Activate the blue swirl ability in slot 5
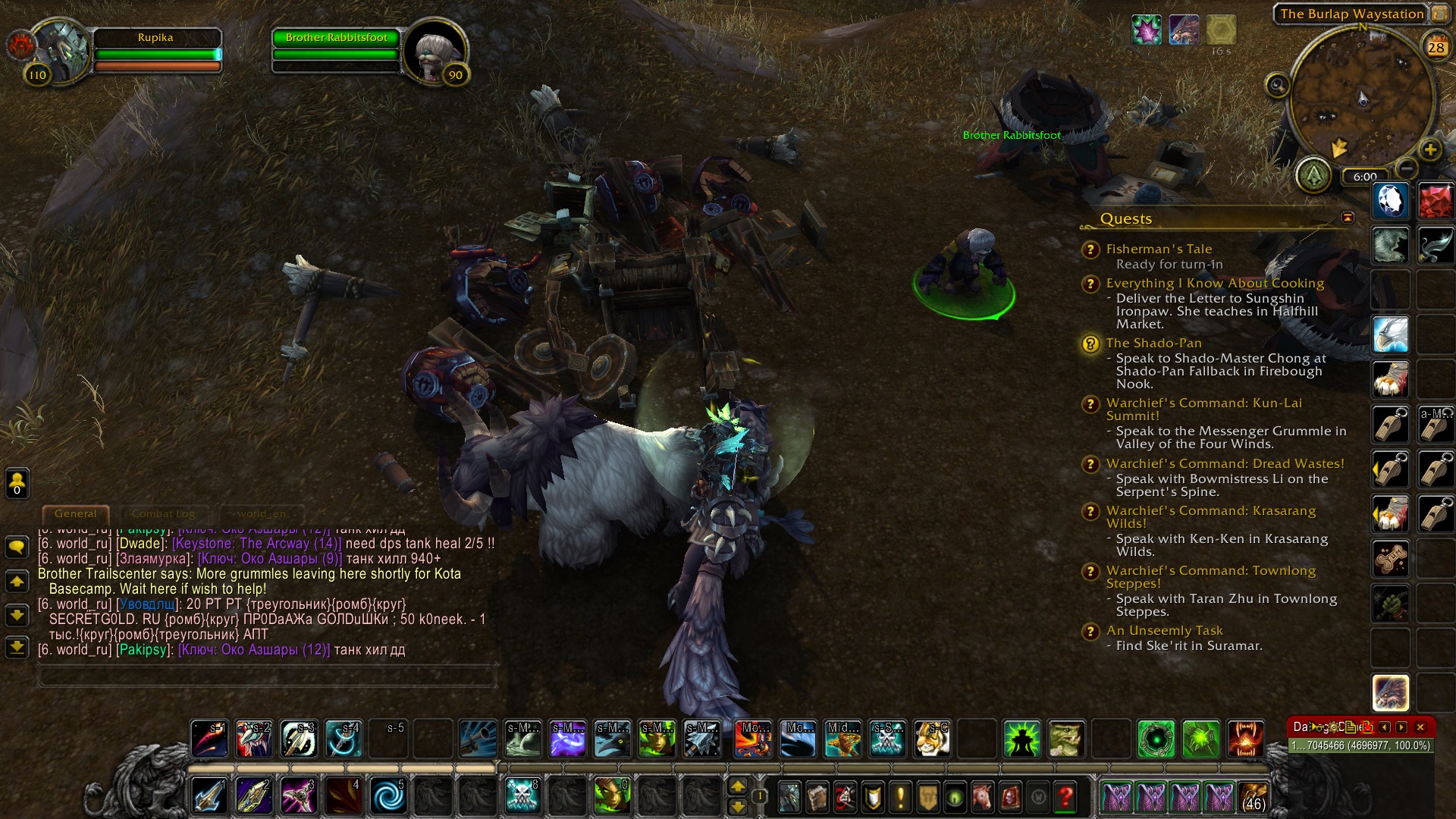The image size is (1456, 819). coord(388,796)
